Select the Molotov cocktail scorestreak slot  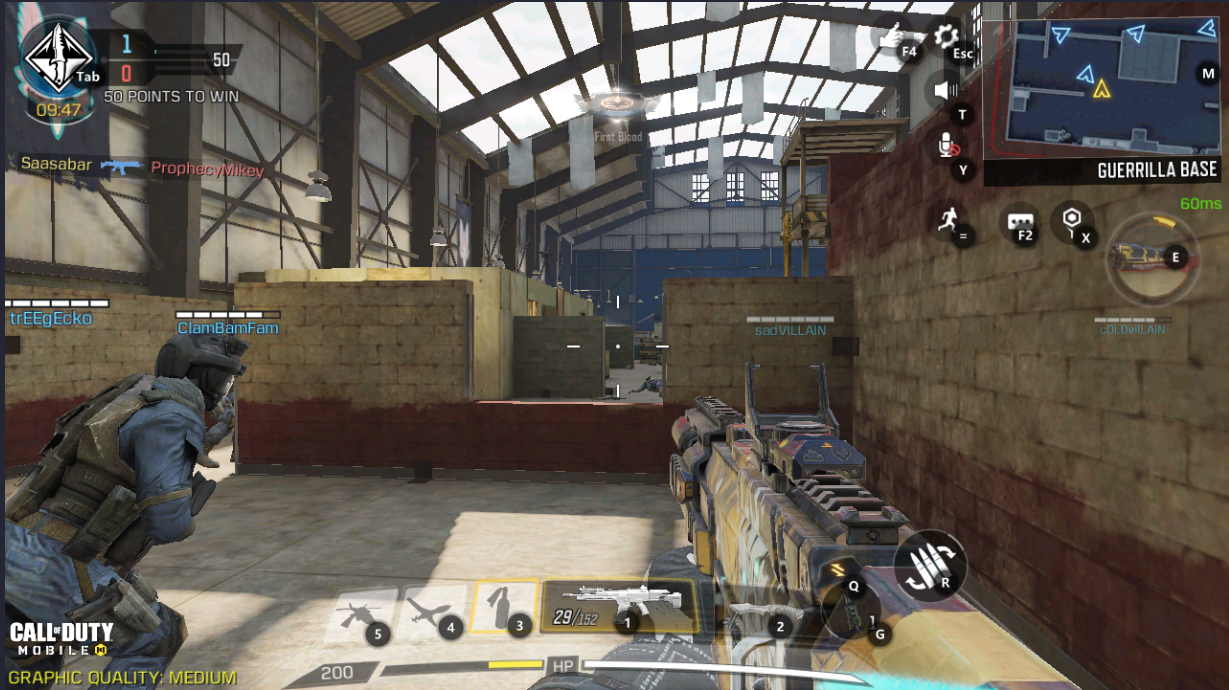click(505, 607)
